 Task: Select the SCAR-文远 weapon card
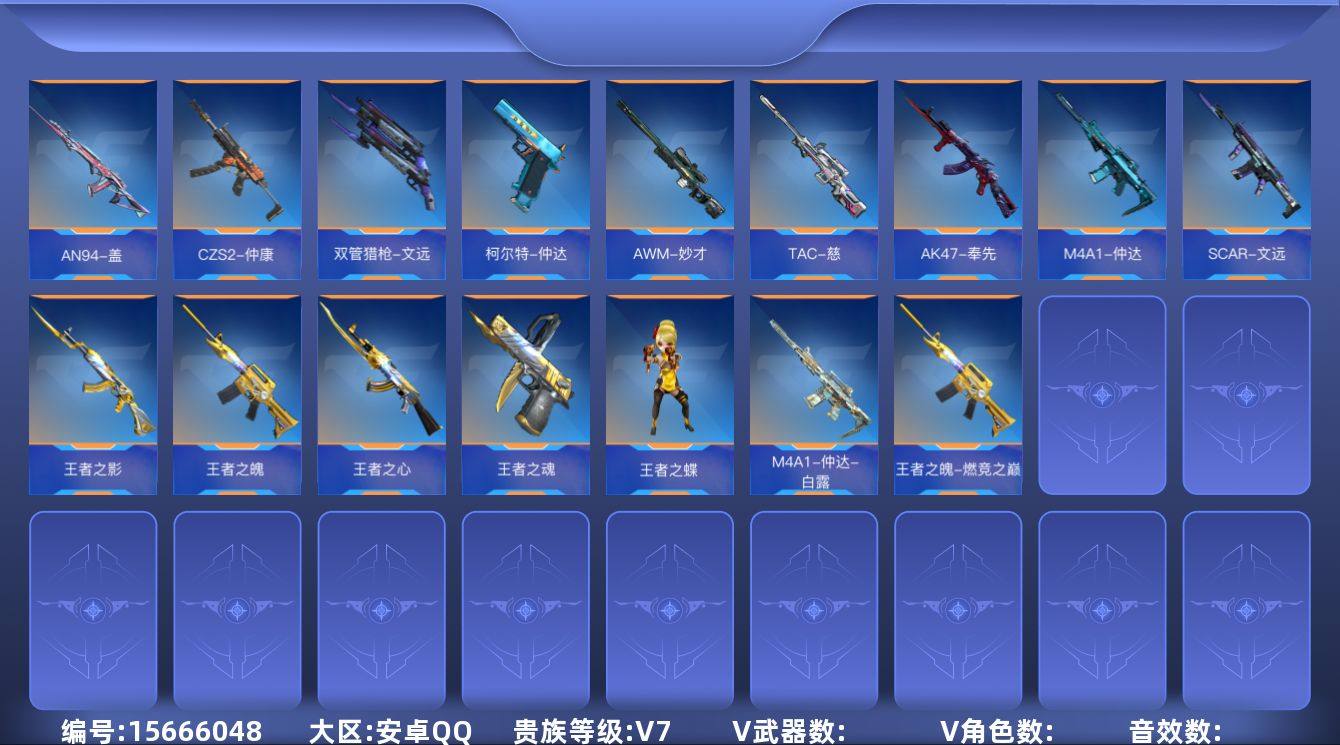tap(1245, 170)
